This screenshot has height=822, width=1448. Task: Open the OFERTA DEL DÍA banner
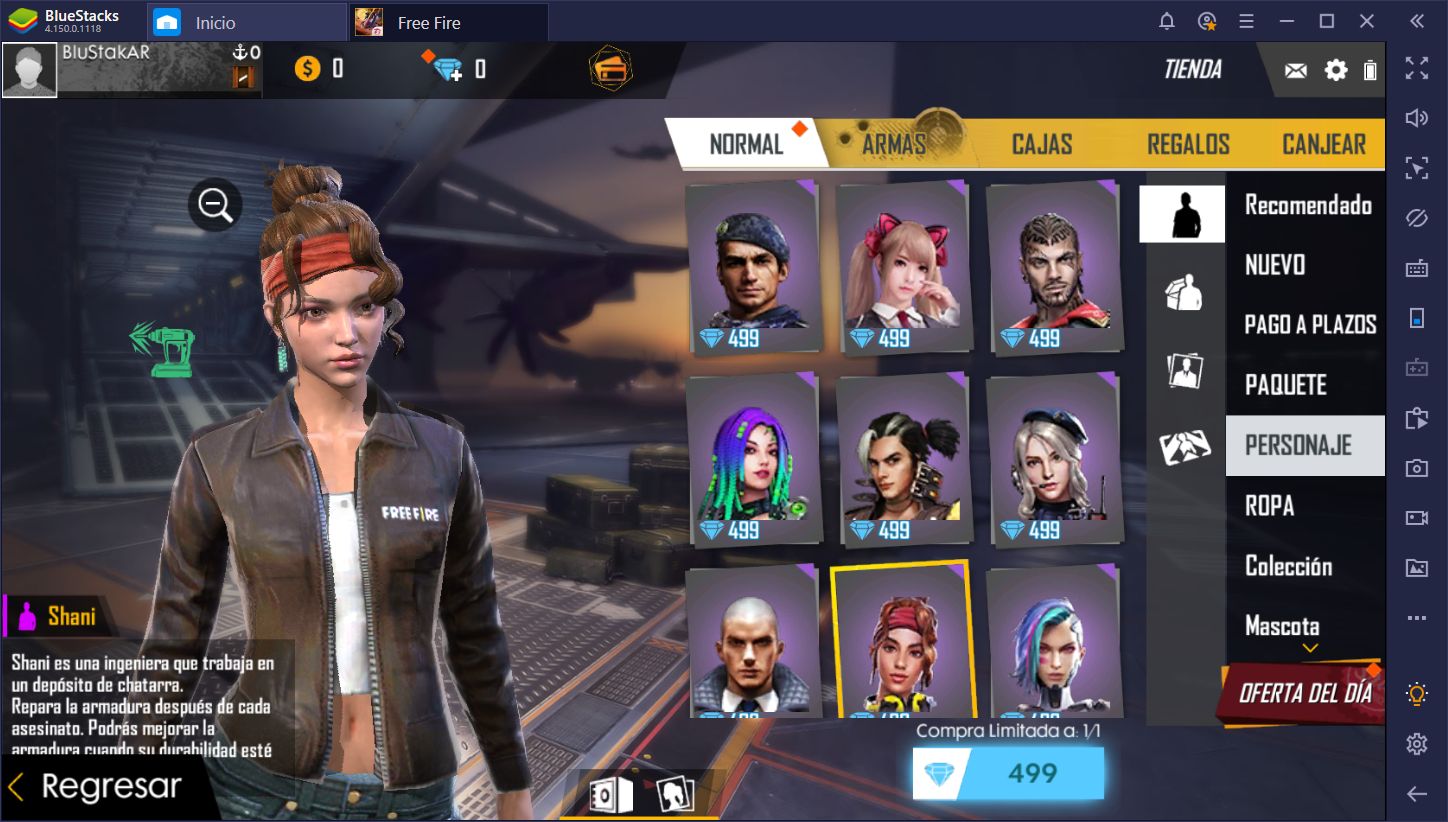1304,692
